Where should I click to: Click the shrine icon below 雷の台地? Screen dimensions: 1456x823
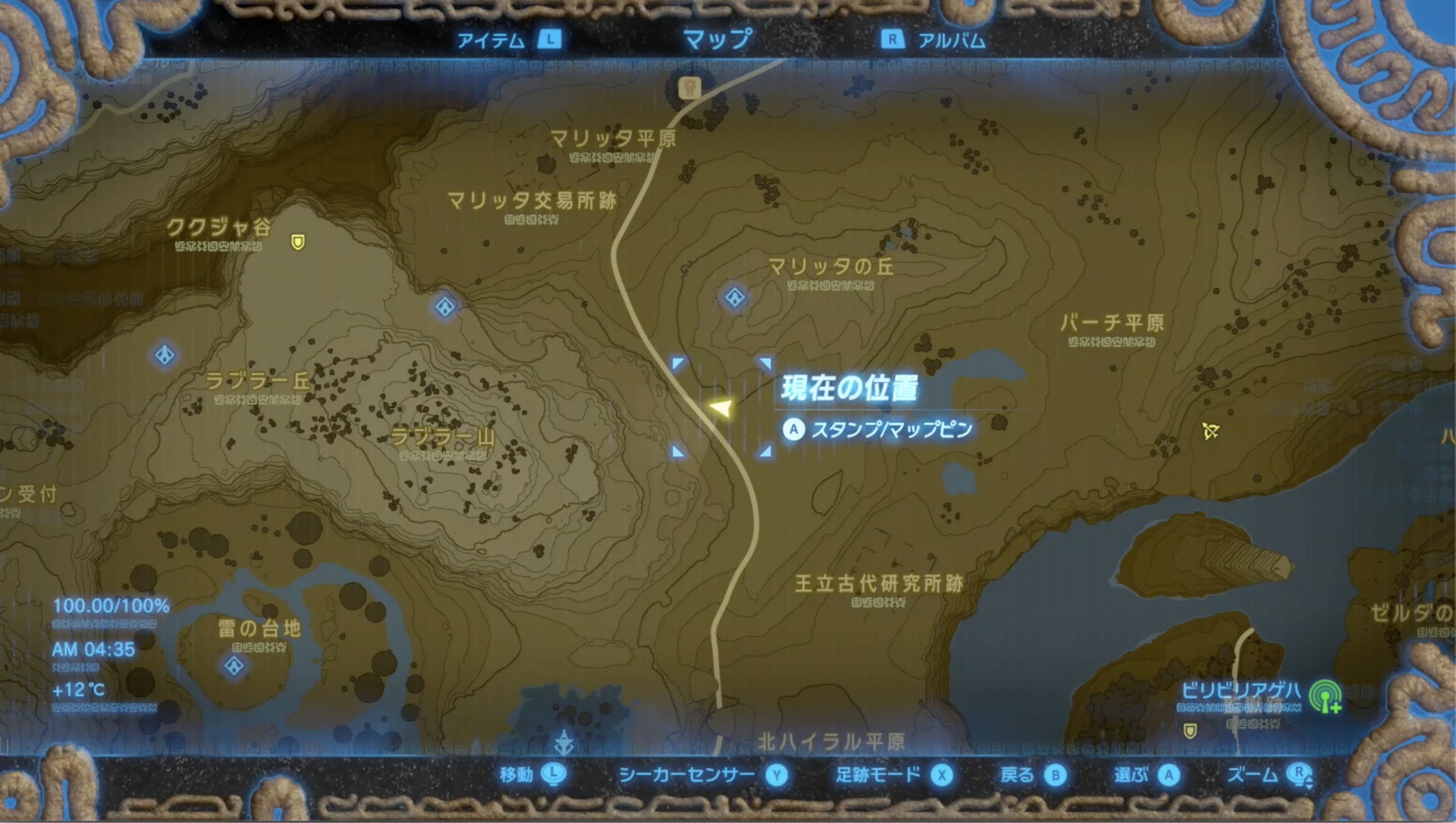(235, 665)
